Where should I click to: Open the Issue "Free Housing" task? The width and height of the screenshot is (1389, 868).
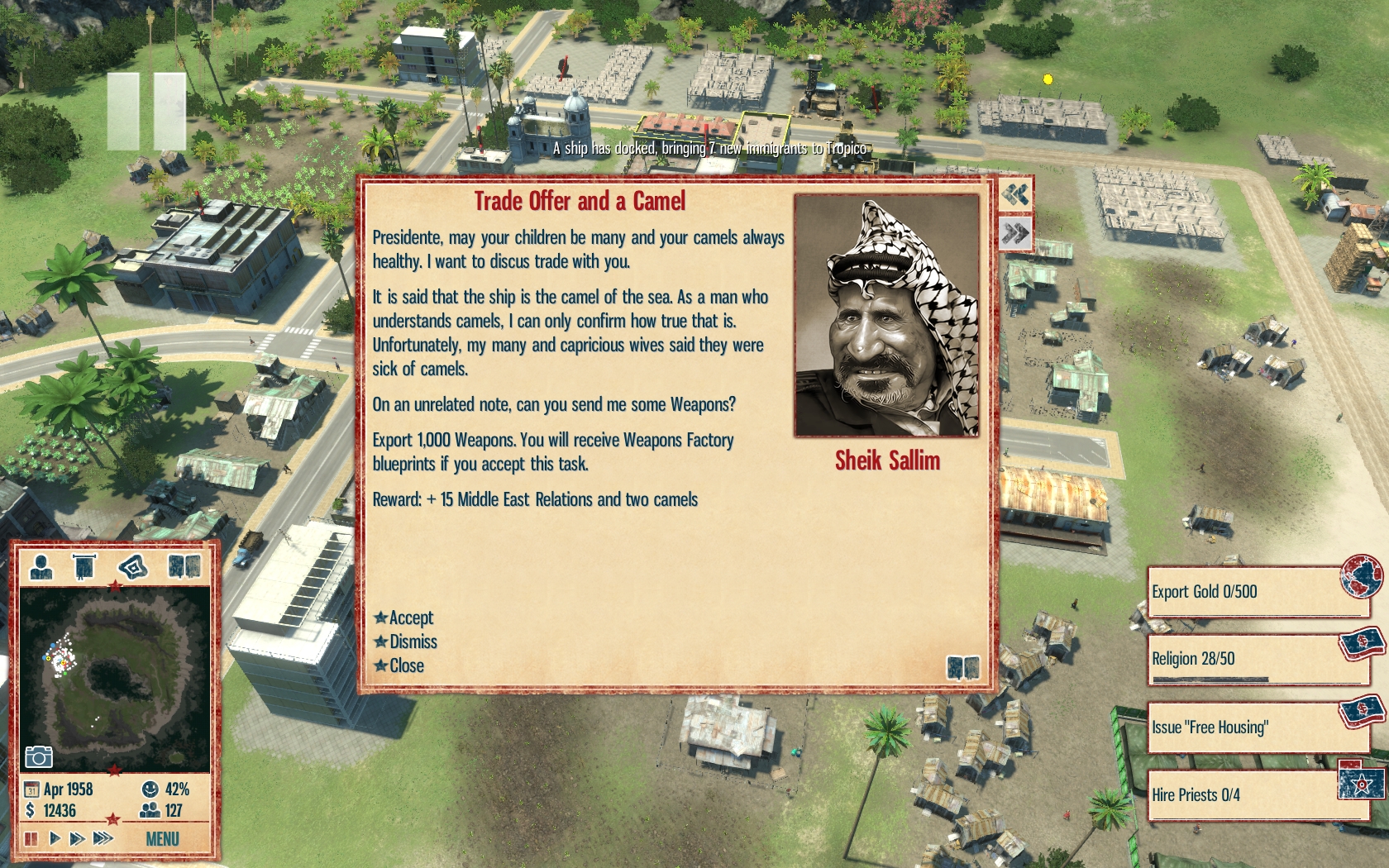tap(1255, 727)
